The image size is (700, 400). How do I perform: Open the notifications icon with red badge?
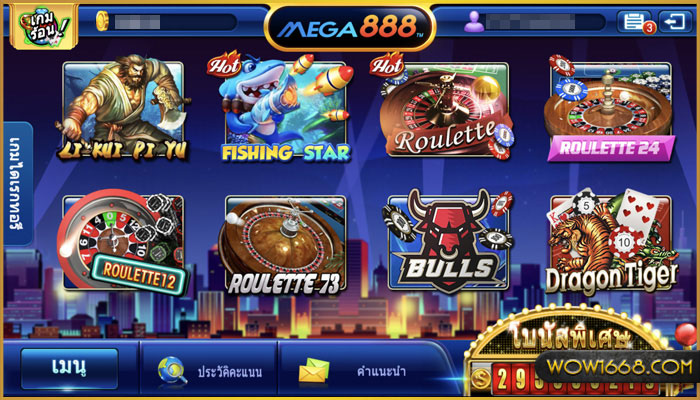(633, 21)
